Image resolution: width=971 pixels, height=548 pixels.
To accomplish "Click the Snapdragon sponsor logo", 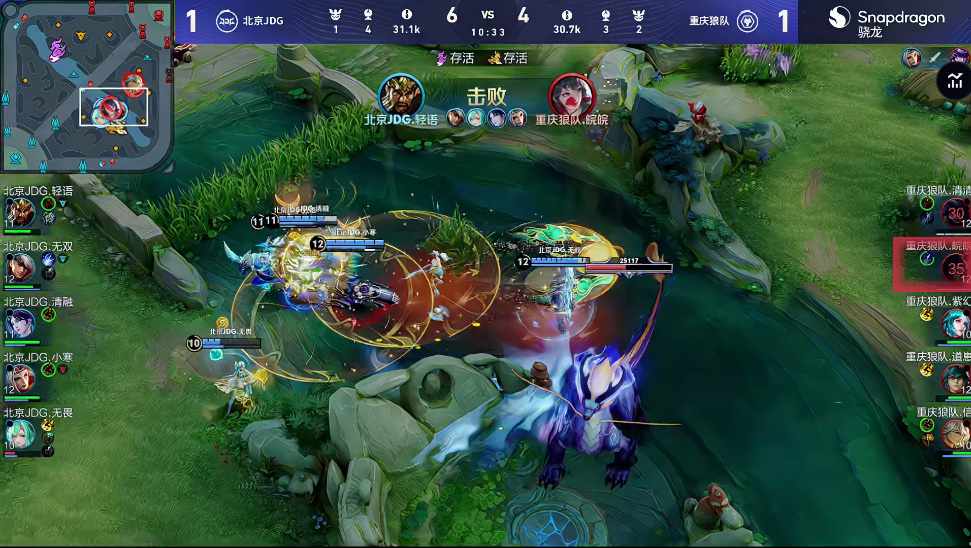I will coord(885,21).
